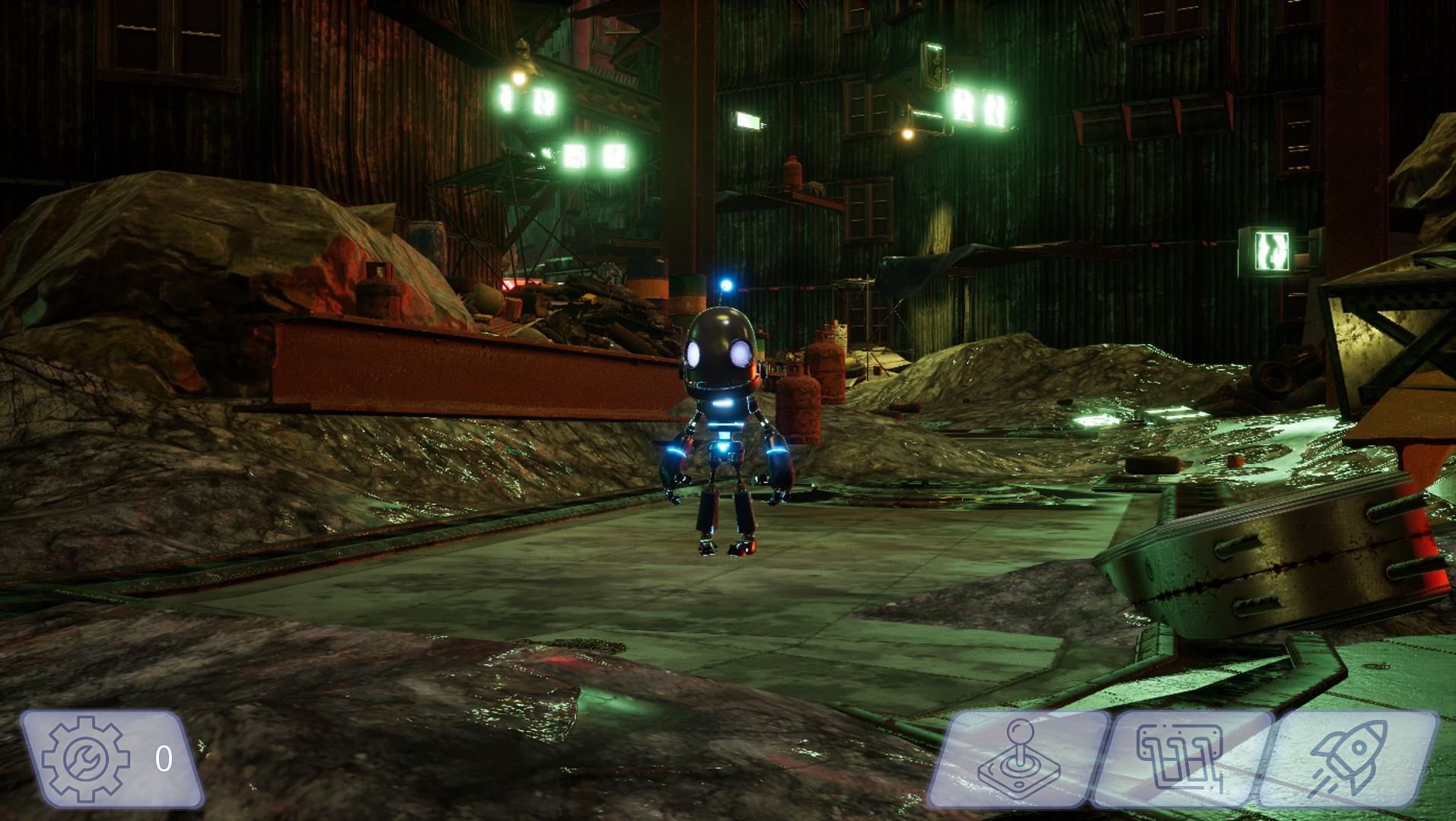This screenshot has width=1456, height=821.
Task: Click the gear and wrench parts counter
Action: pyautogui.click(x=111, y=759)
